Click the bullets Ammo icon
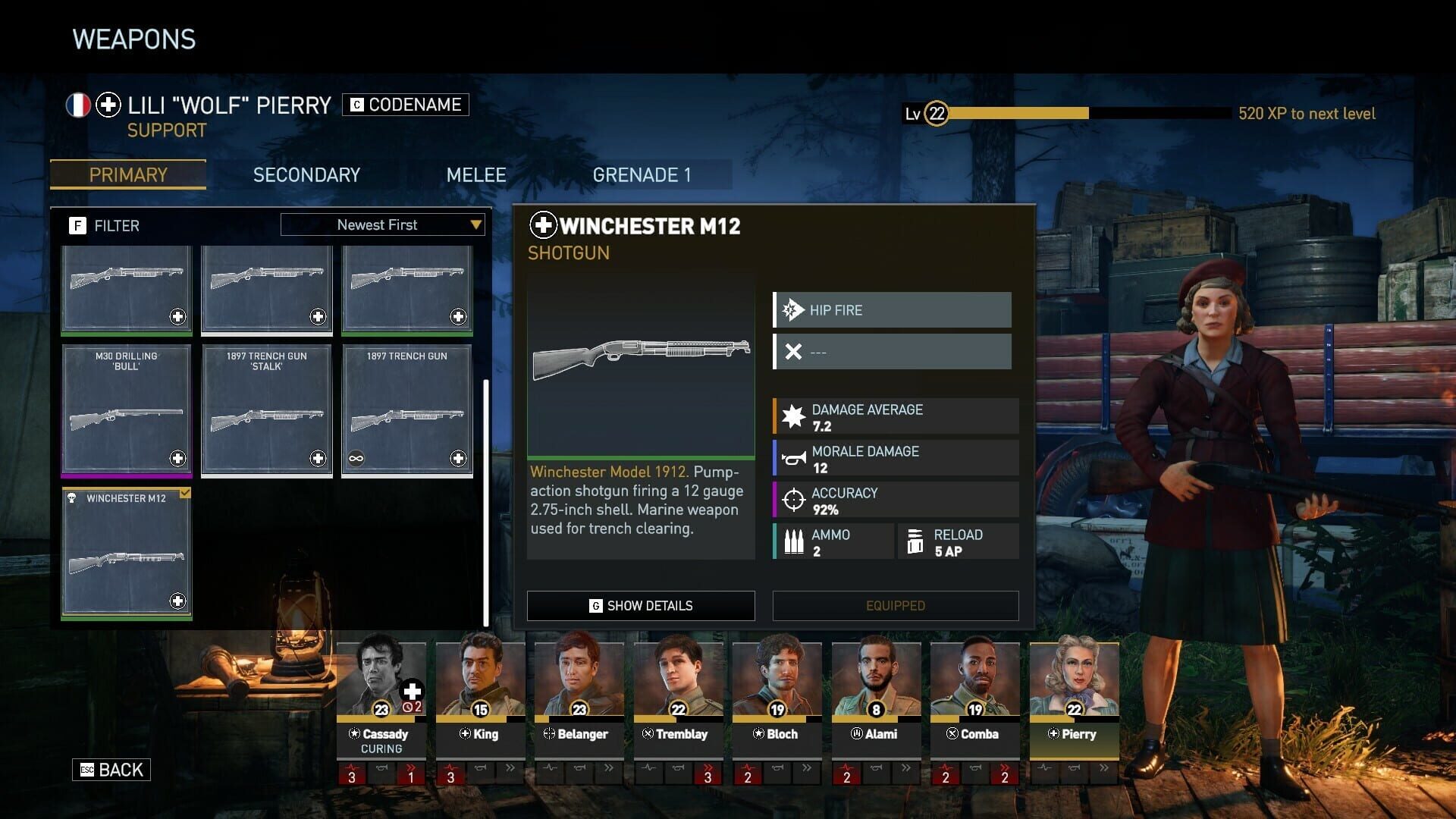Viewport: 1456px width, 819px height. point(794,541)
